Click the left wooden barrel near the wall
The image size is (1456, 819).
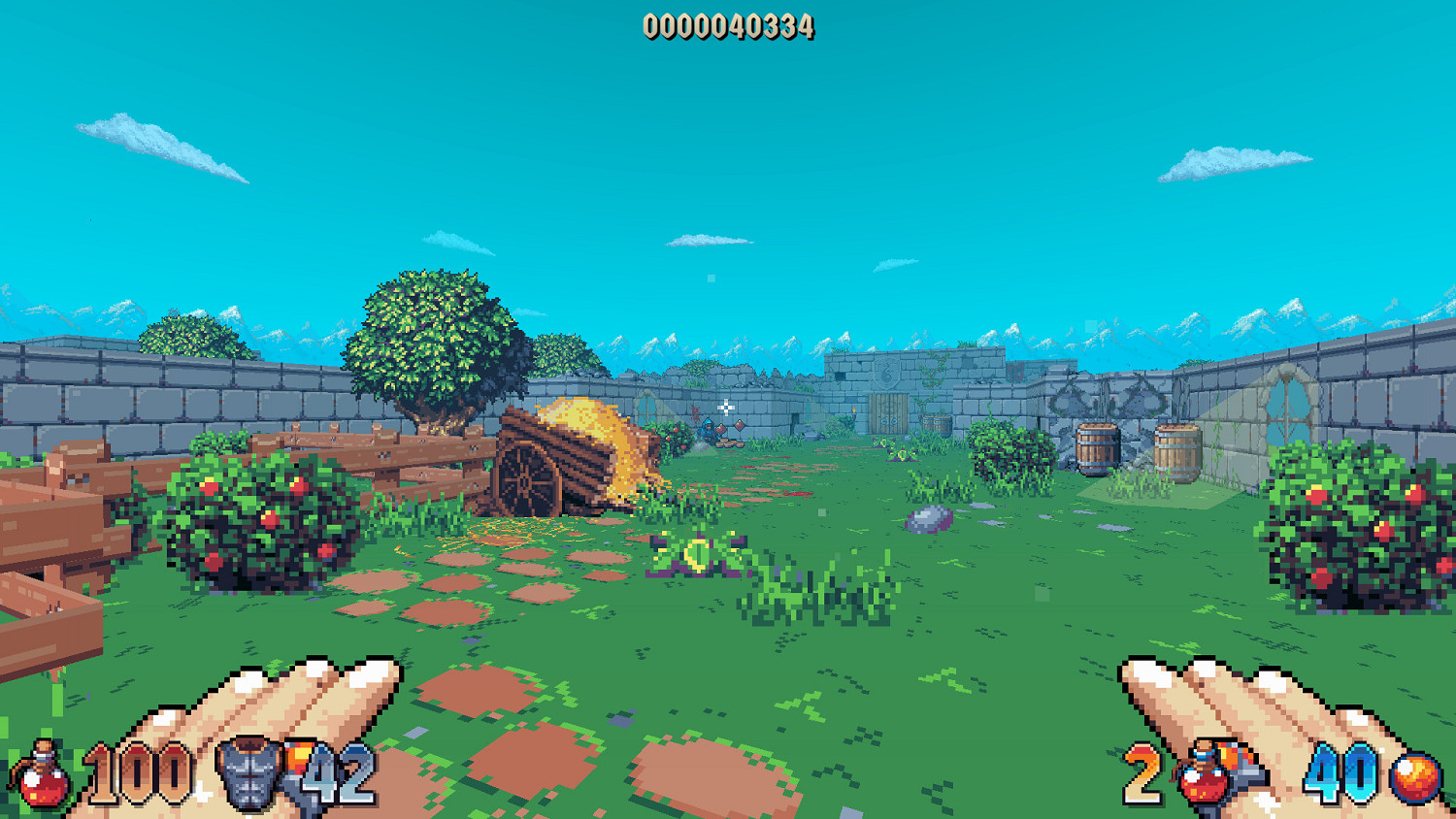point(1095,448)
